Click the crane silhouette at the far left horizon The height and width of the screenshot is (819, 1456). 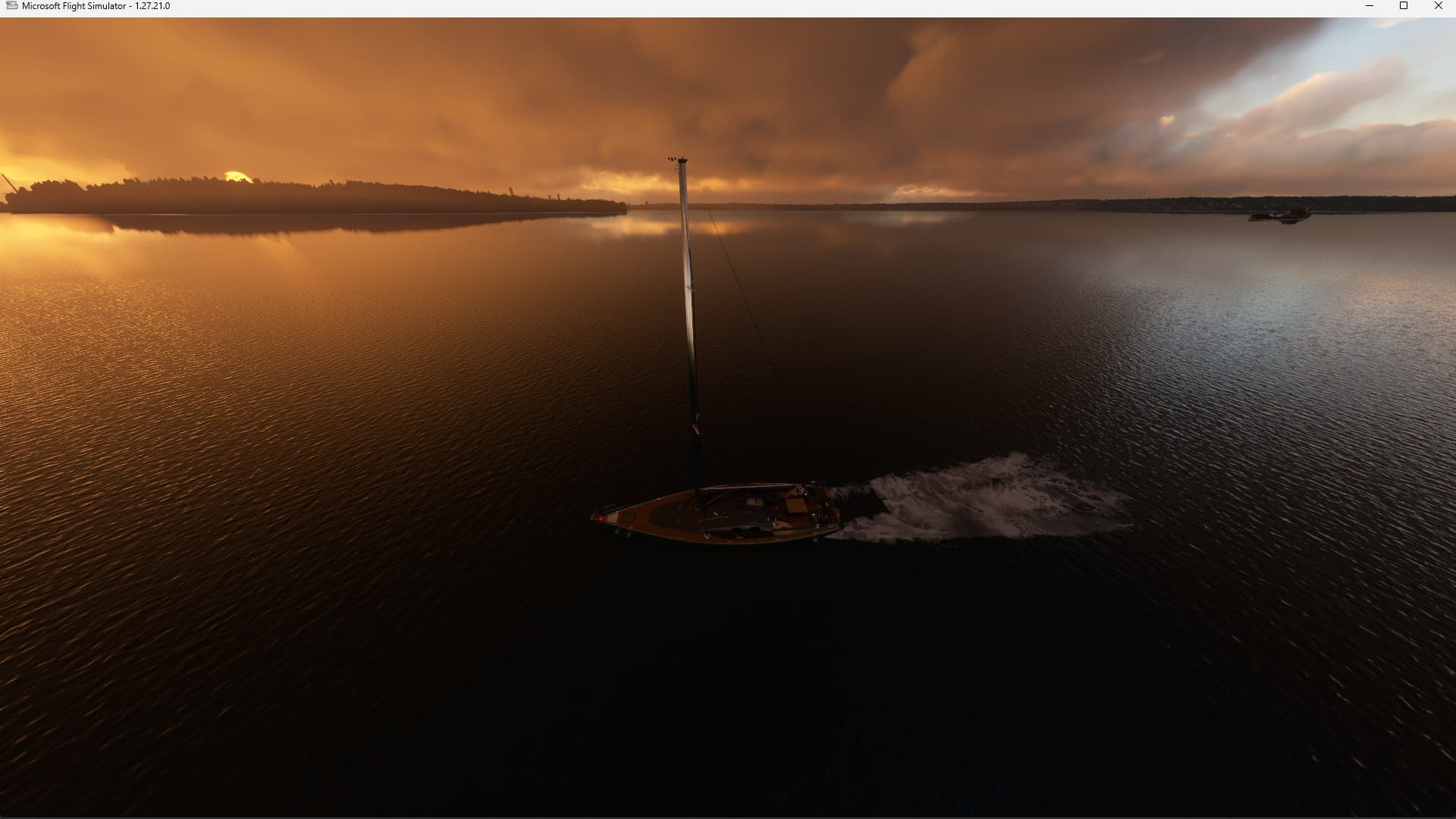point(9,184)
